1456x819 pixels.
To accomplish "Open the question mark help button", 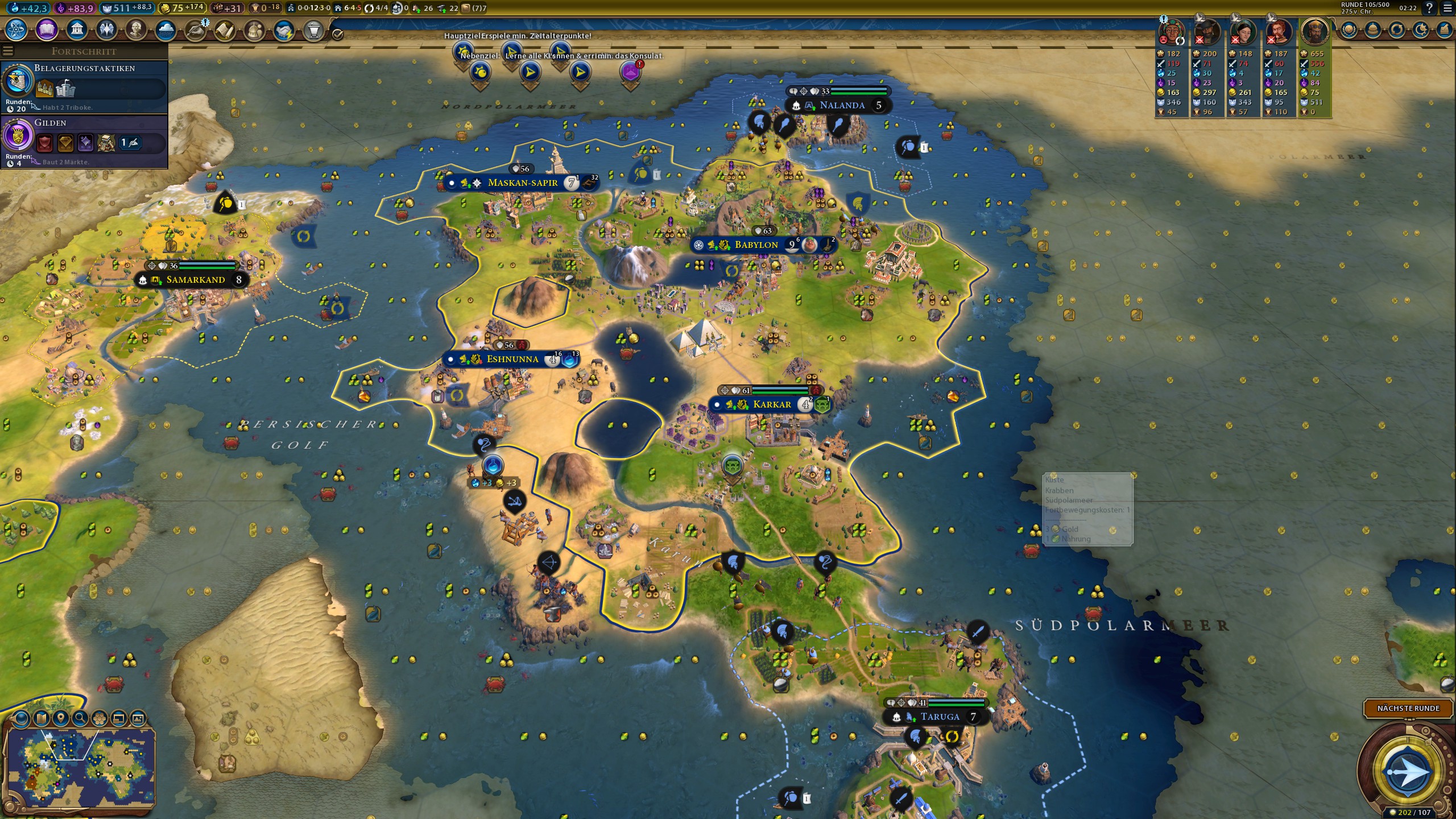I will (x=1429, y=8).
